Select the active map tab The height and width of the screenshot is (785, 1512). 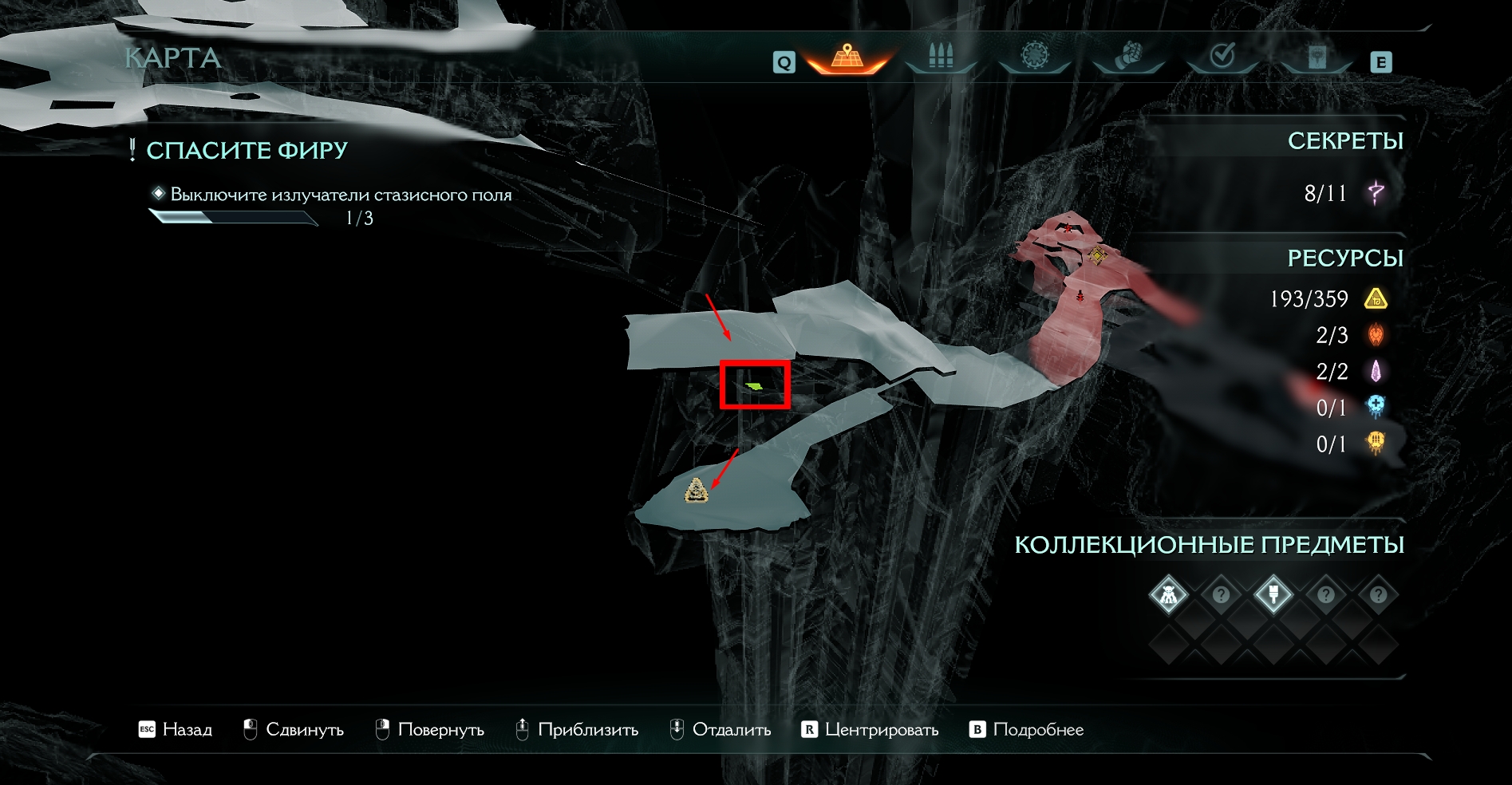847,57
